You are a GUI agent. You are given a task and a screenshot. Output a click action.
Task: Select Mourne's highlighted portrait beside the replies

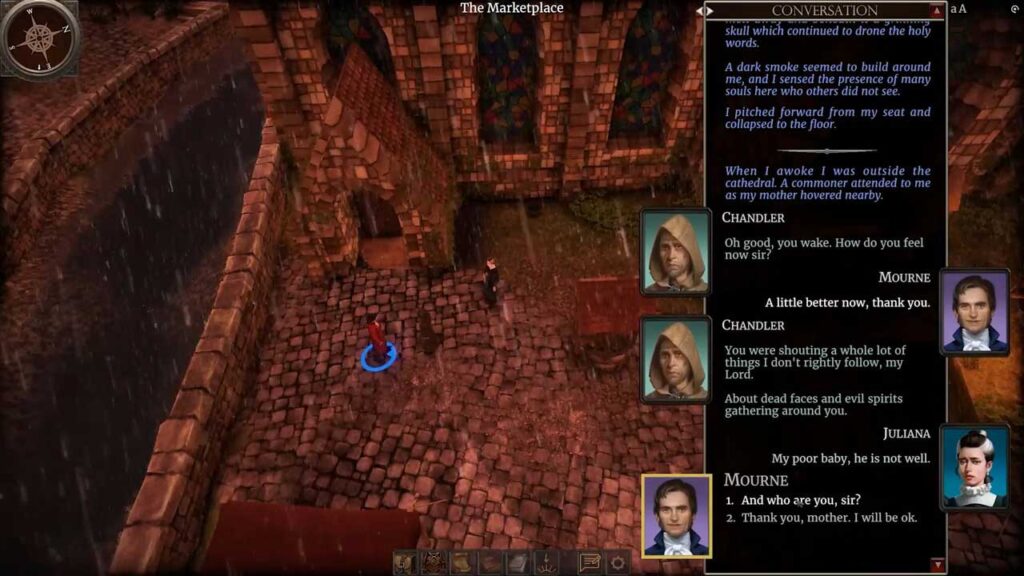pos(676,515)
